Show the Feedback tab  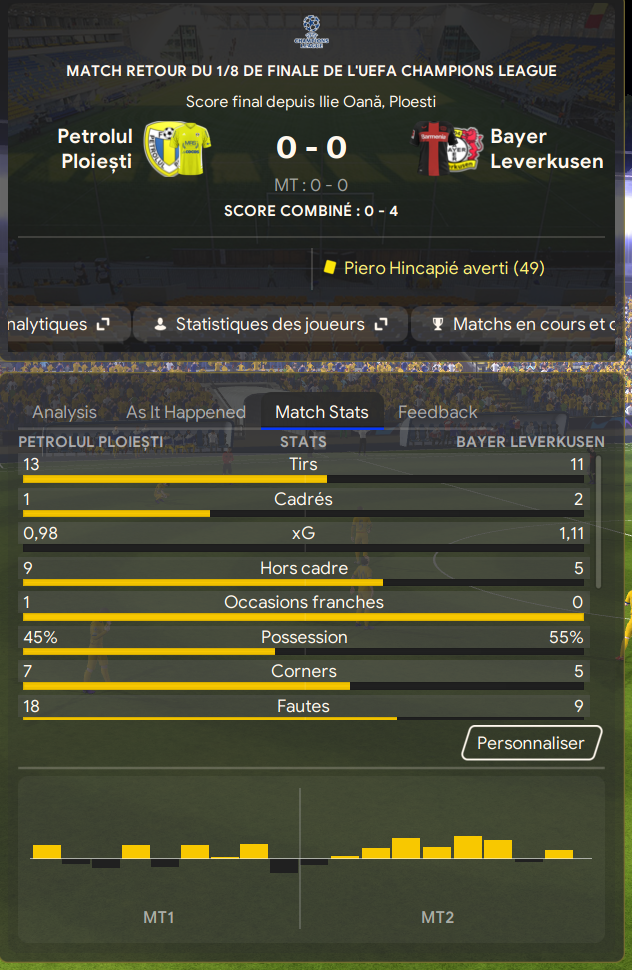(x=437, y=412)
